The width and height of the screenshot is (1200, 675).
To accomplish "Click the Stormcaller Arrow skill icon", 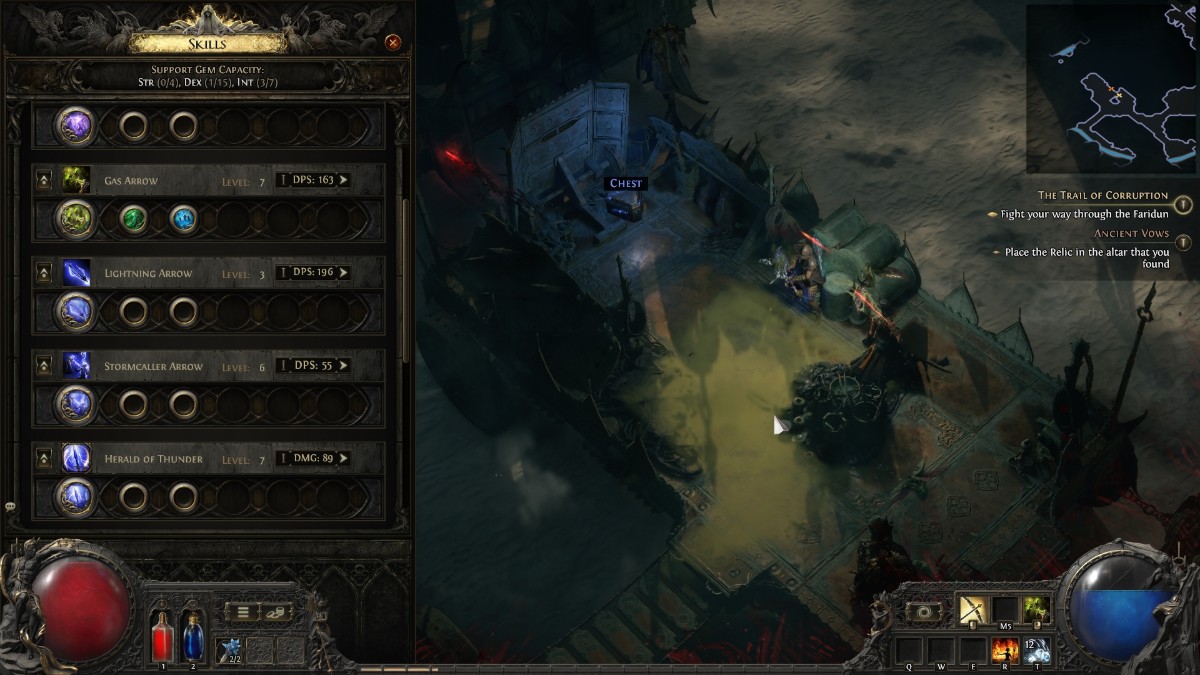I will pyautogui.click(x=77, y=366).
